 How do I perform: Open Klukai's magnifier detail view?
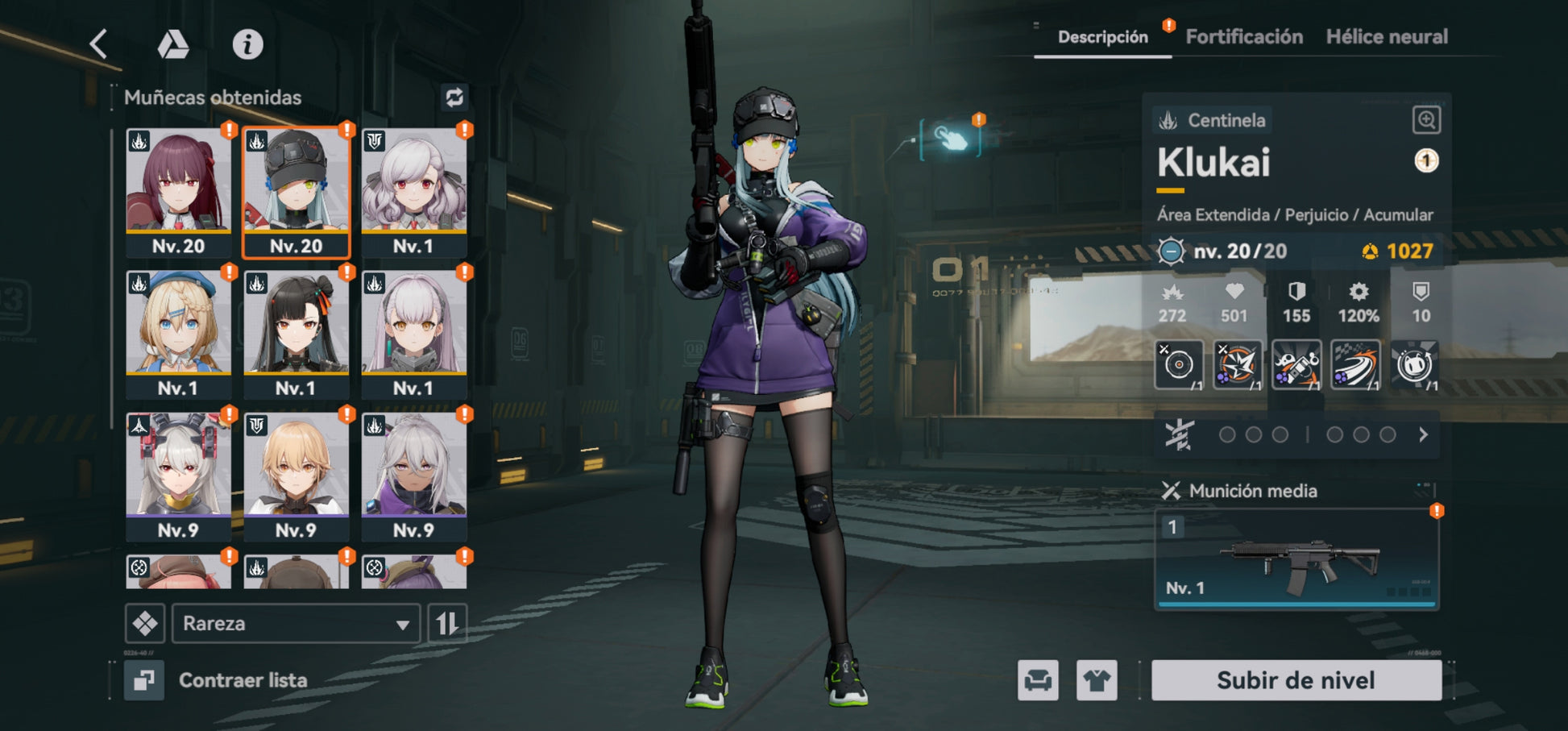click(1426, 121)
